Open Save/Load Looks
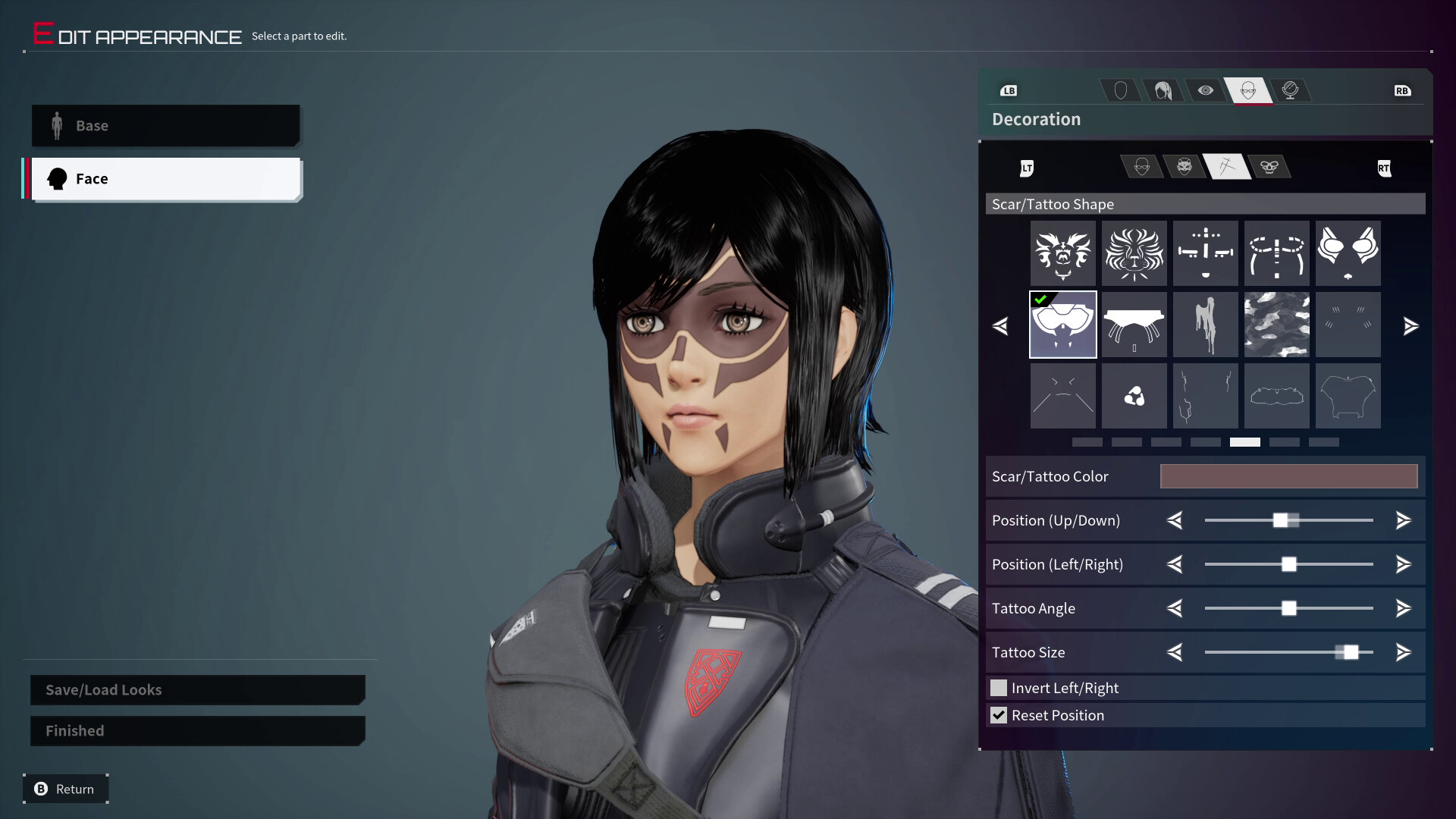Viewport: 1456px width, 819px height. (197, 690)
